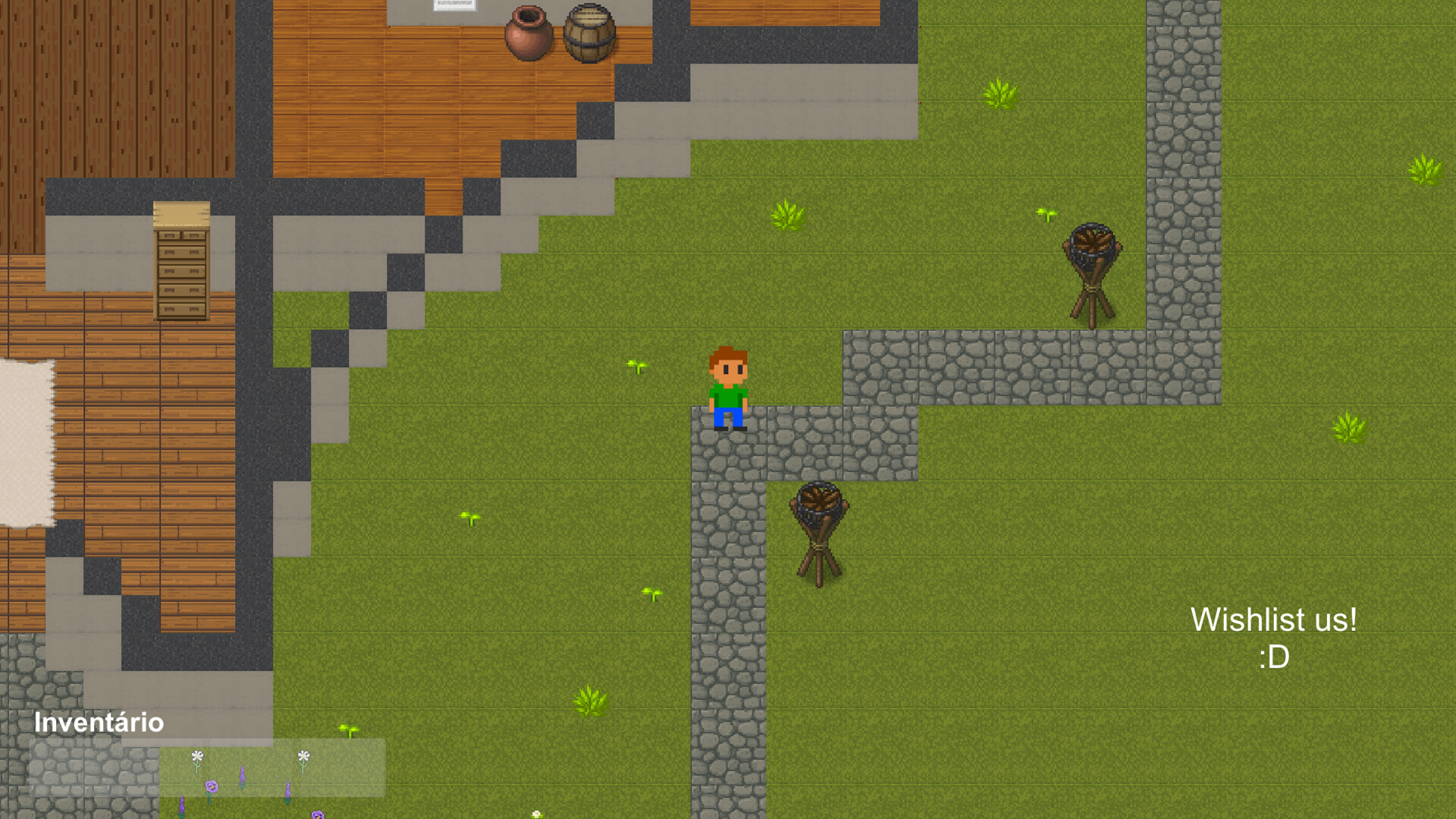The width and height of the screenshot is (1456, 819).
Task: Click the Wishlist us! text
Action: [x=1276, y=620]
